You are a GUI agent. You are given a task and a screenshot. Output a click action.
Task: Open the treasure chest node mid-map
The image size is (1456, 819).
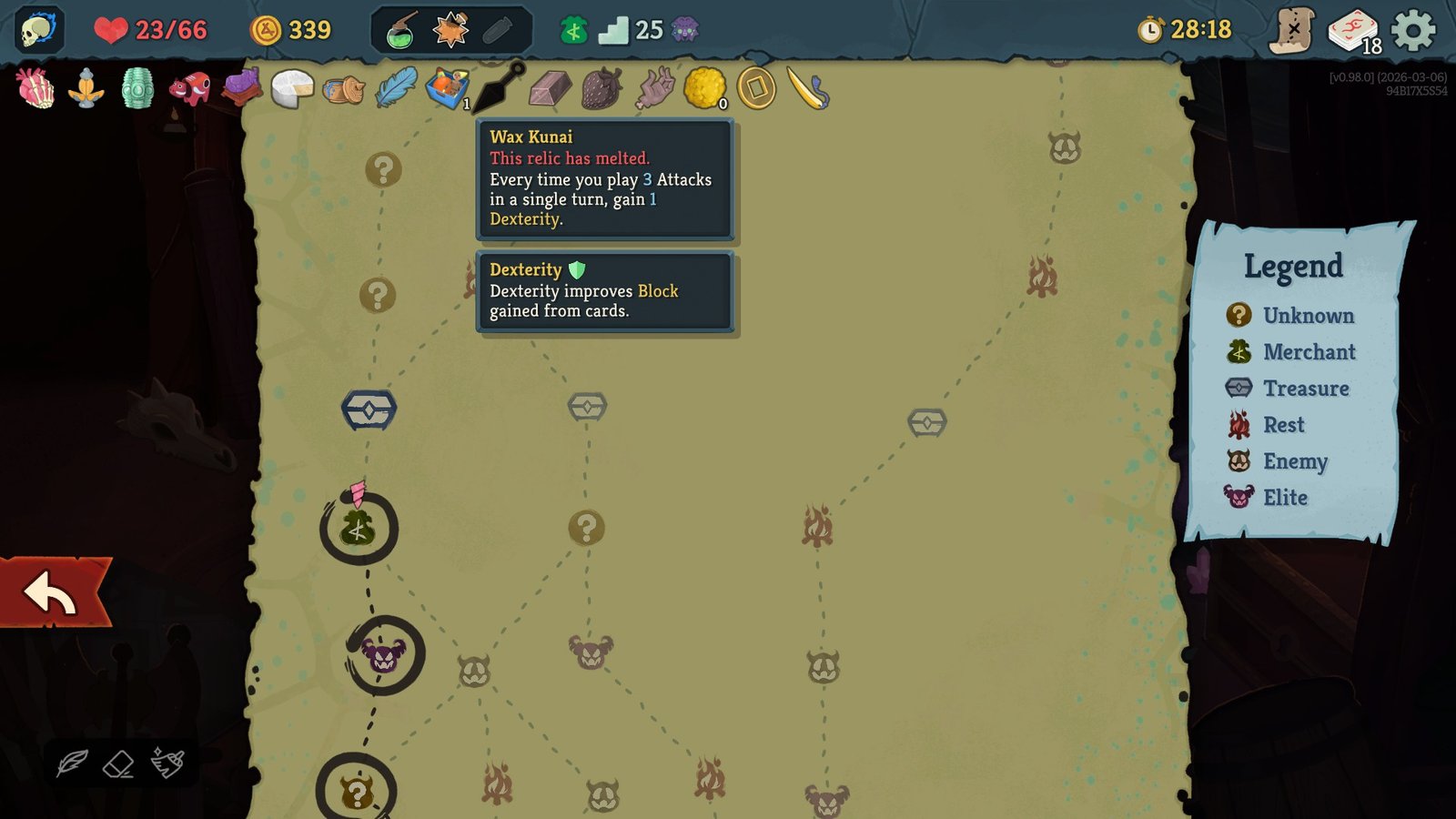pos(587,408)
